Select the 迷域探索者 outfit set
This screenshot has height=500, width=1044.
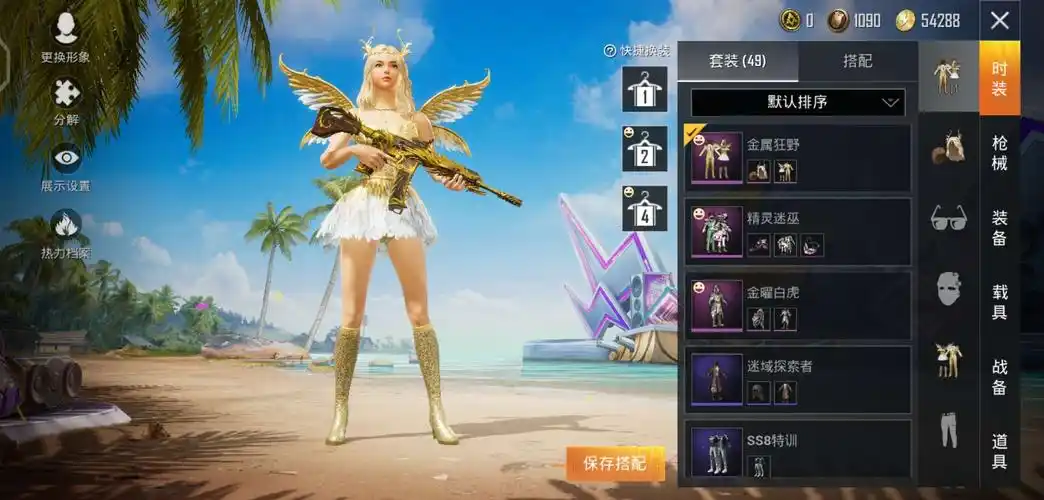[x=797, y=380]
